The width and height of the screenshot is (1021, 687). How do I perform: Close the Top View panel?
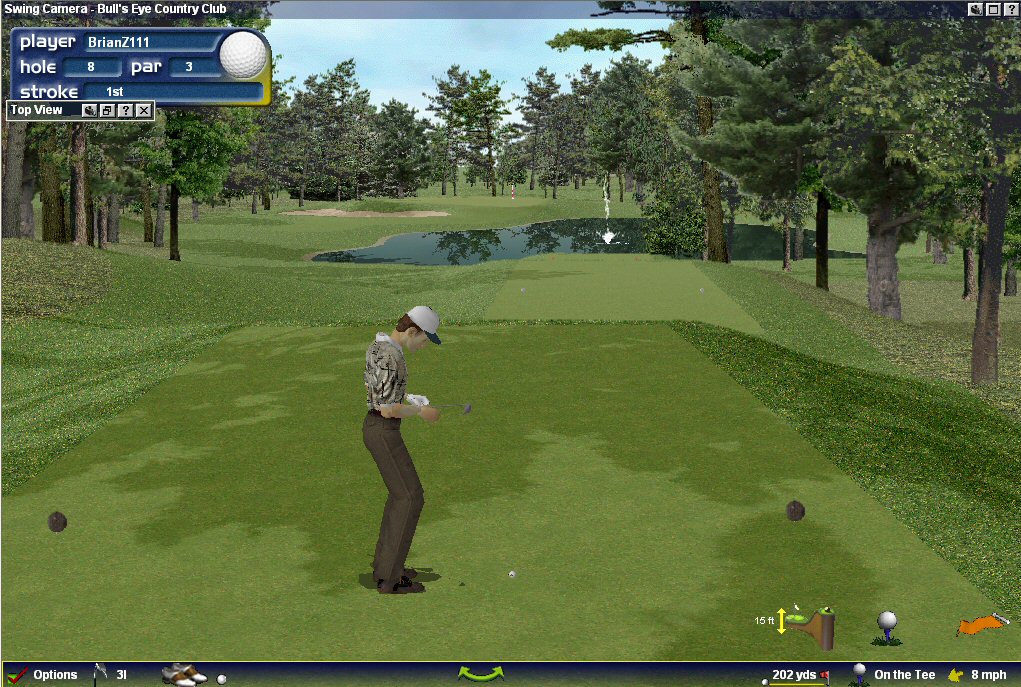pyautogui.click(x=144, y=110)
